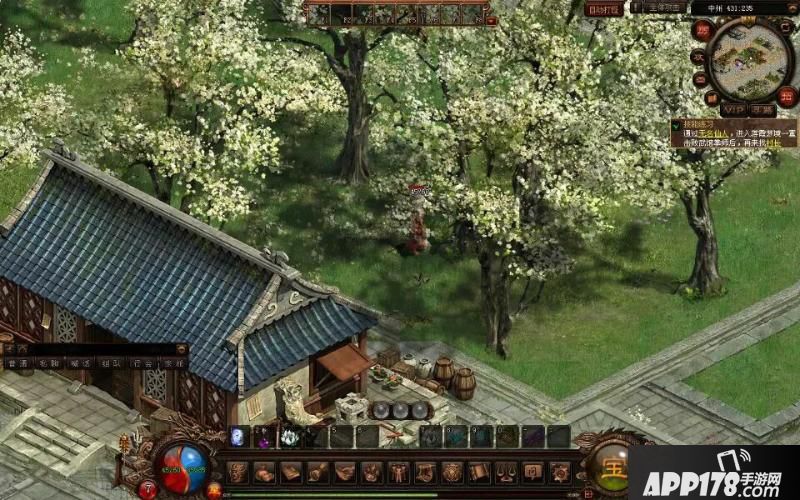Click the red round button at minimap's lower right
This screenshot has height=500, width=800.
click(x=787, y=97)
